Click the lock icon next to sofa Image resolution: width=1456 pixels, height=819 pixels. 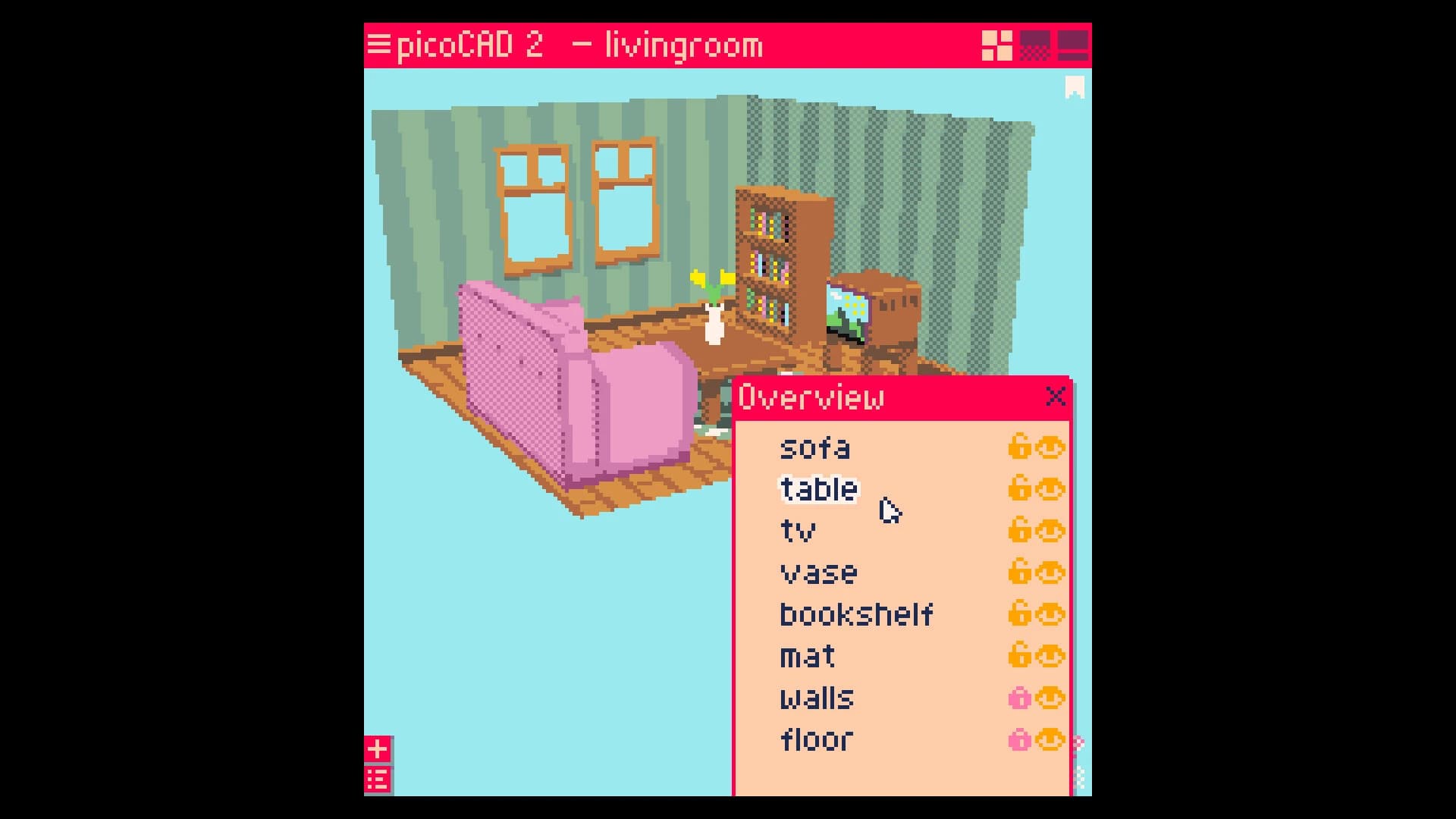click(x=1020, y=447)
